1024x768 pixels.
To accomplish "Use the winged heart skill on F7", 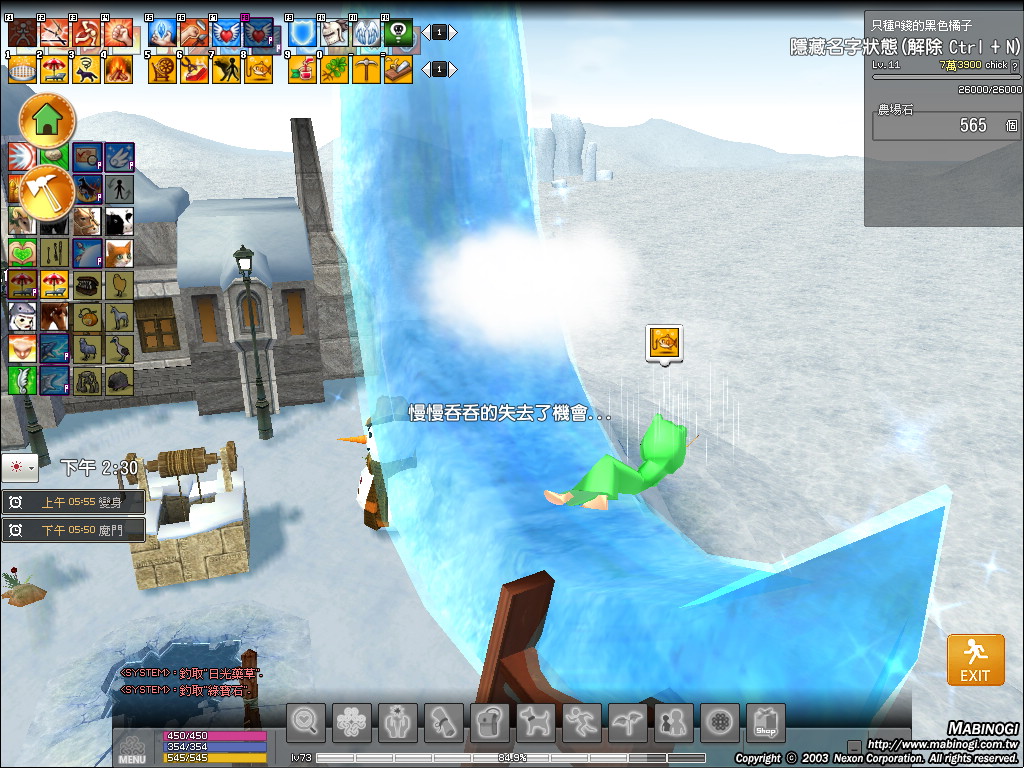I will 226,33.
